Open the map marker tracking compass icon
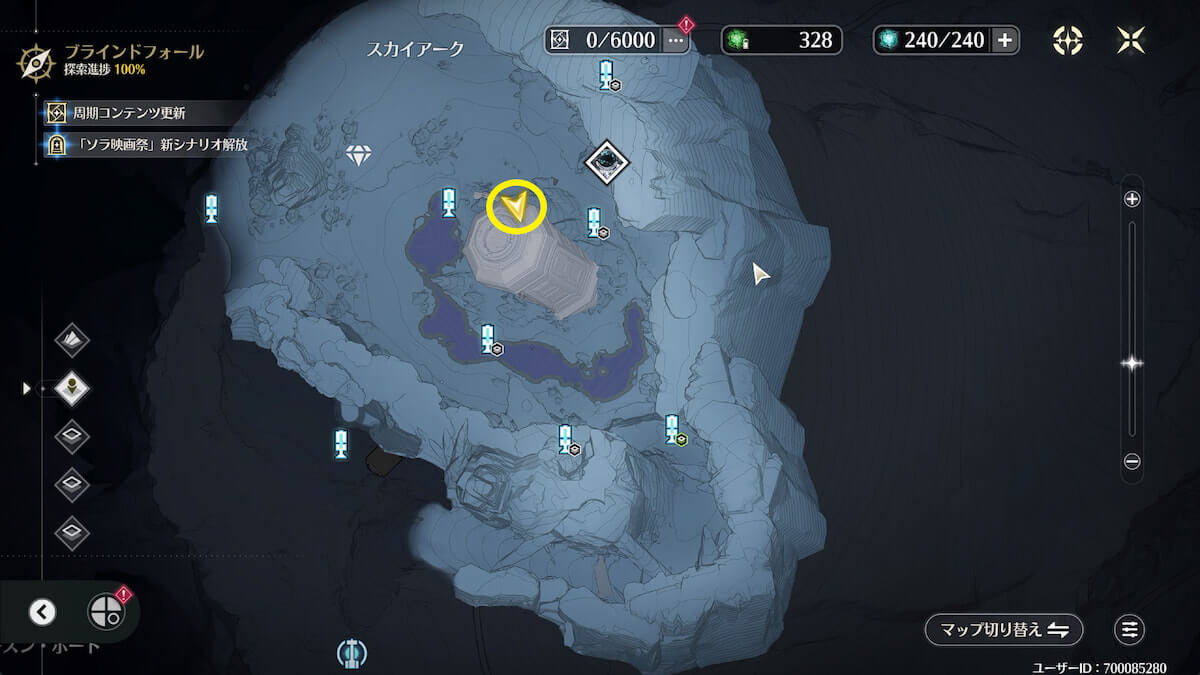Viewport: 1200px width, 675px height. click(1068, 40)
